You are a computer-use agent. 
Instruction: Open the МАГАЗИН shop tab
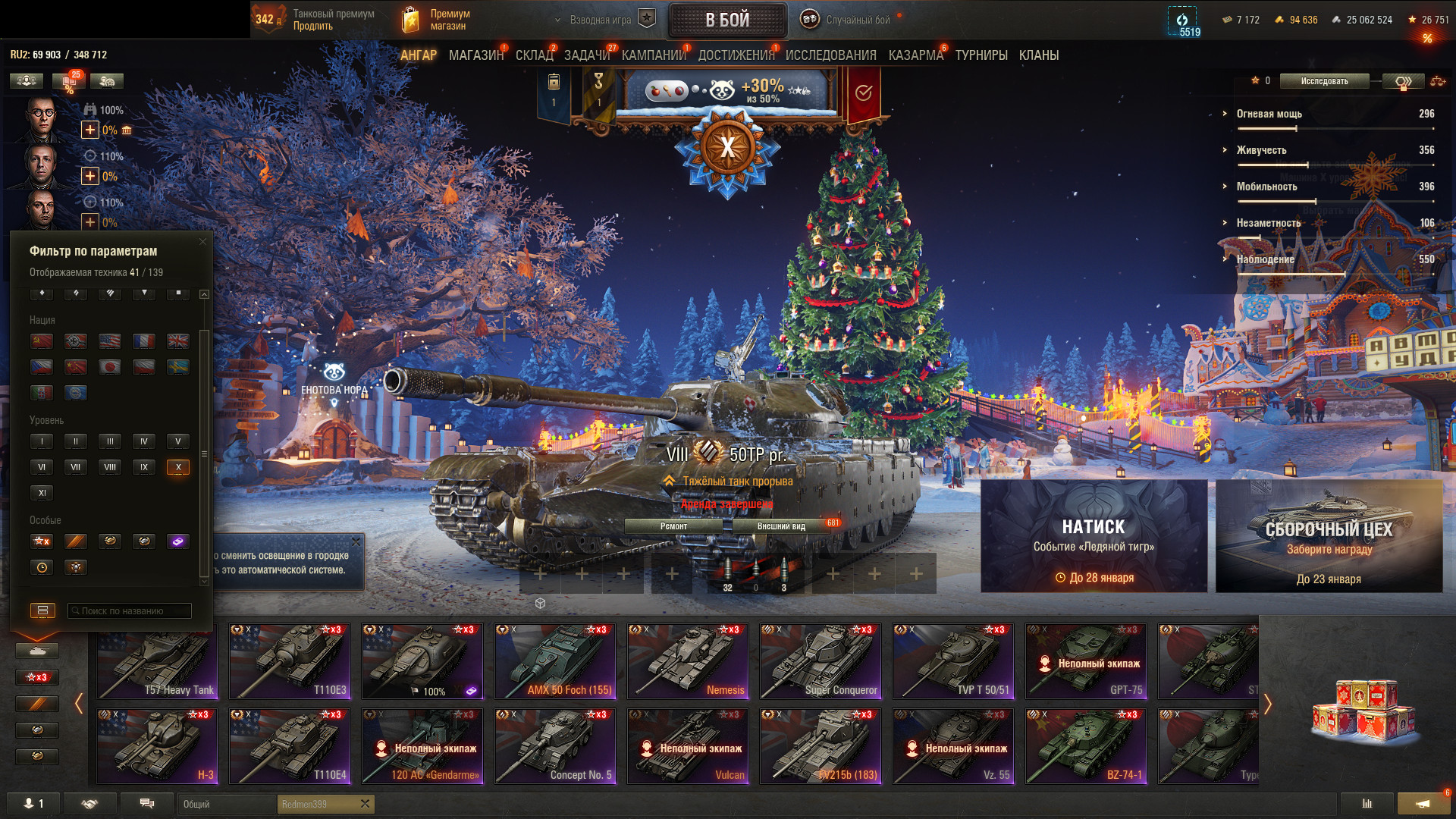pos(475,55)
